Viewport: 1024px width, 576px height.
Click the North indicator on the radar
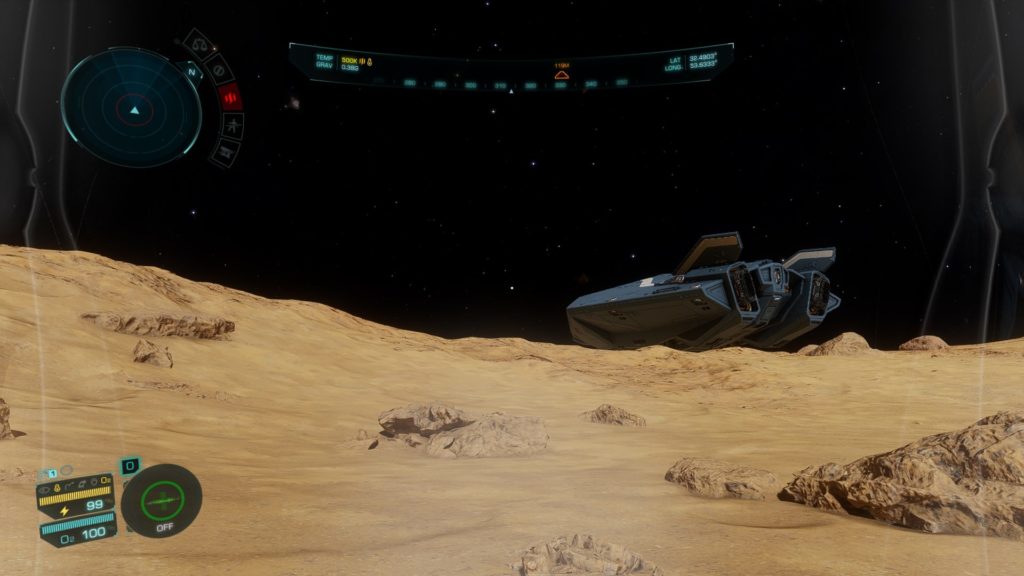click(192, 72)
